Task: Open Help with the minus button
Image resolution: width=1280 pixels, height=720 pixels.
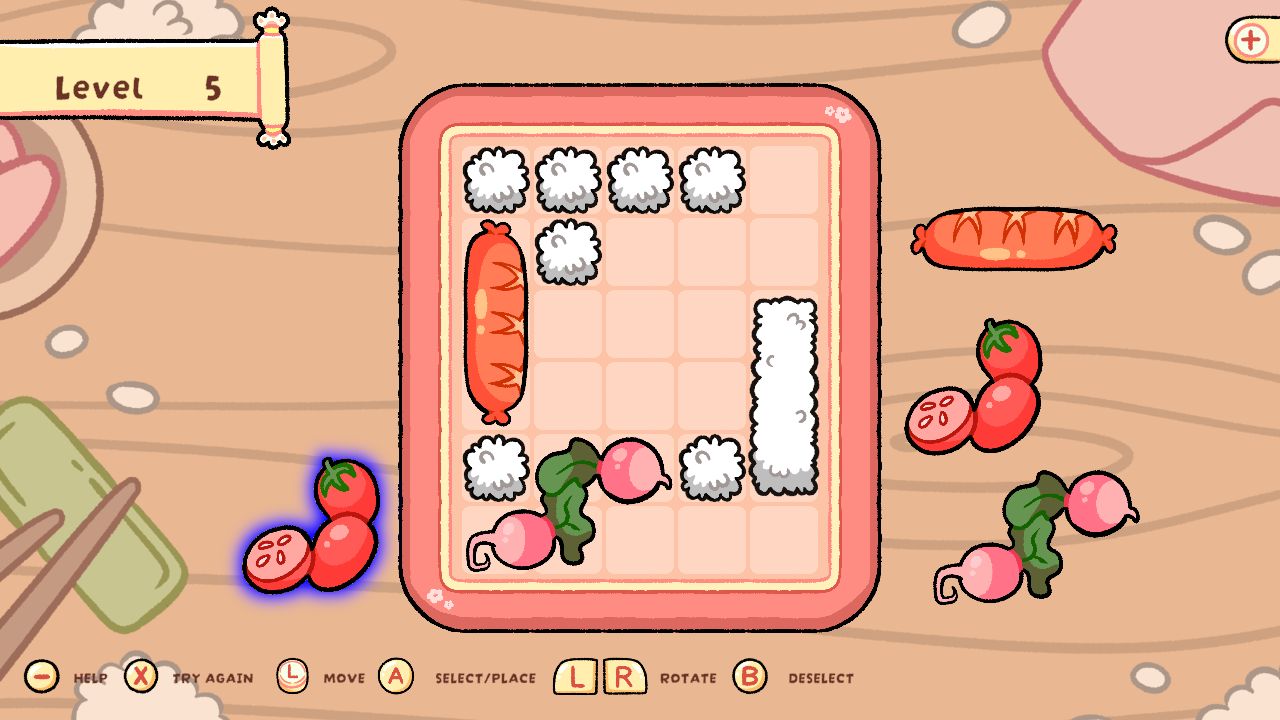Action: (40, 676)
